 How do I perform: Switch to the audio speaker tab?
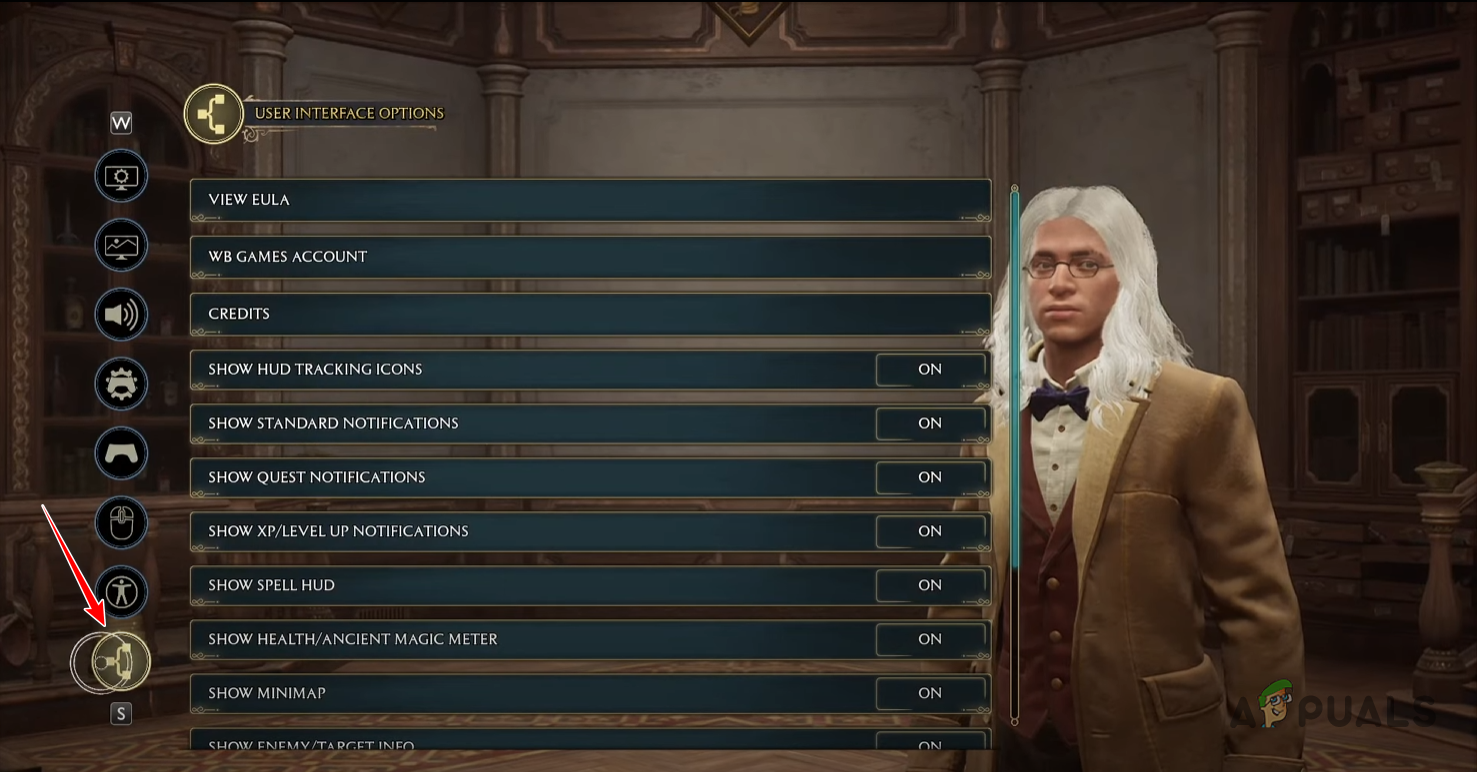click(x=121, y=316)
